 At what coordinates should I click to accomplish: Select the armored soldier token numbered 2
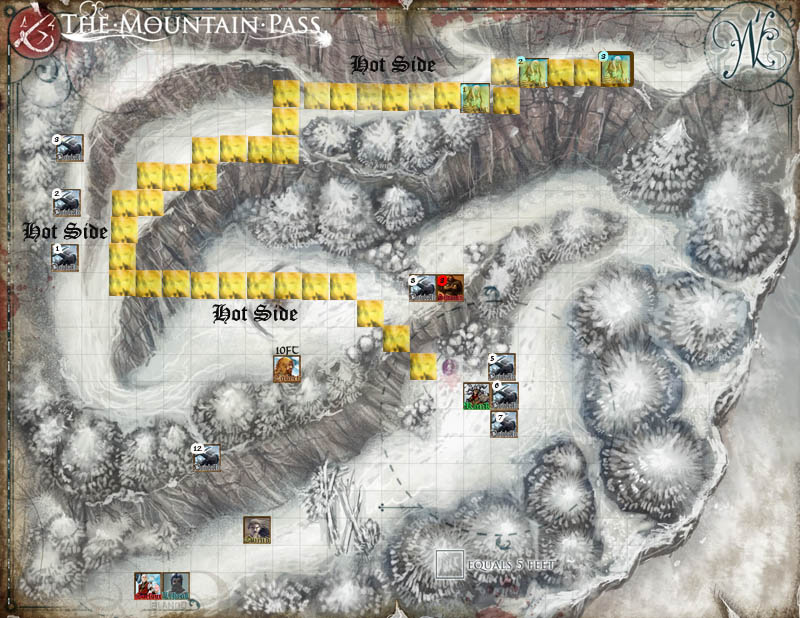coord(68,203)
